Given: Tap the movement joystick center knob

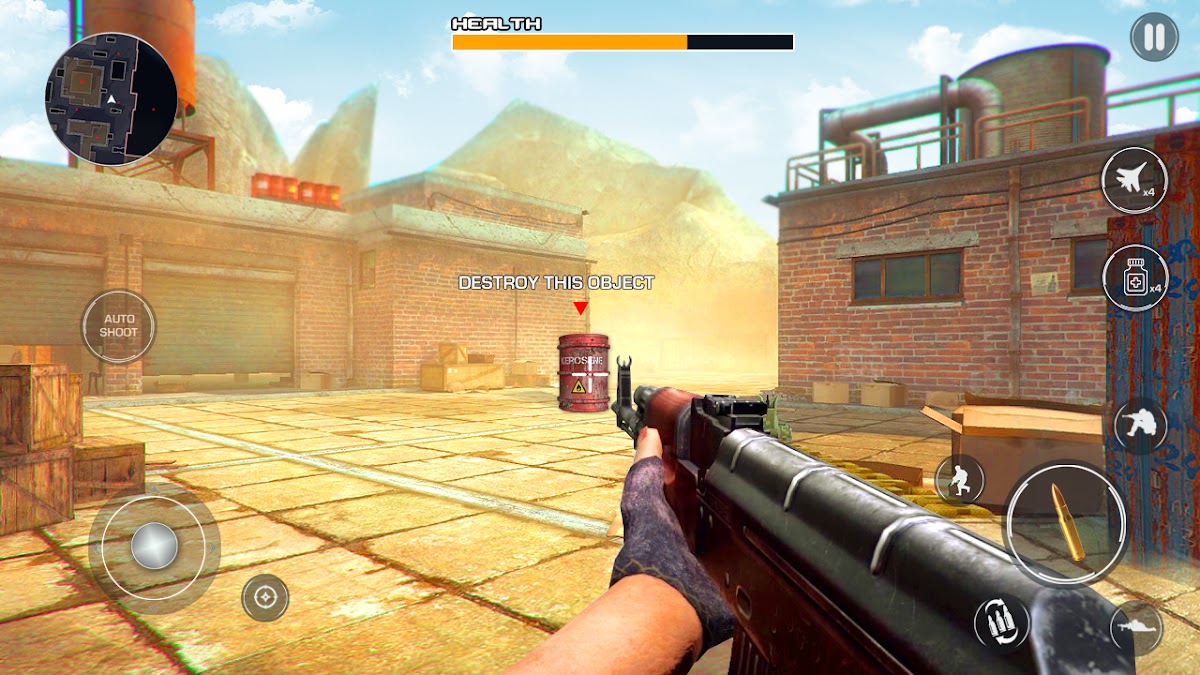Looking at the screenshot, I should (154, 546).
